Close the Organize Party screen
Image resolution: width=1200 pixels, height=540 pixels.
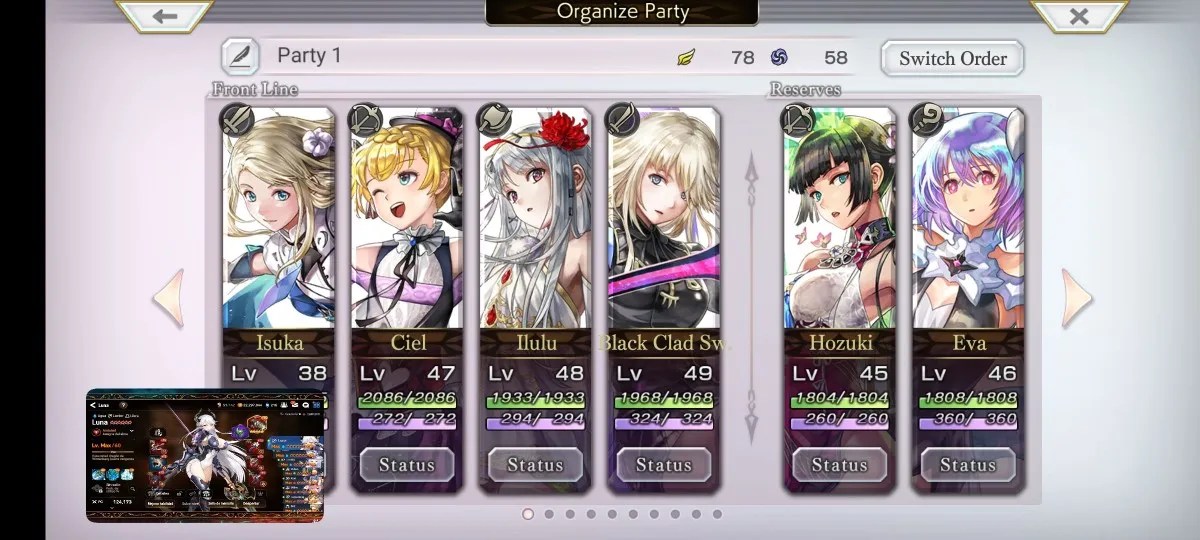[1078, 16]
